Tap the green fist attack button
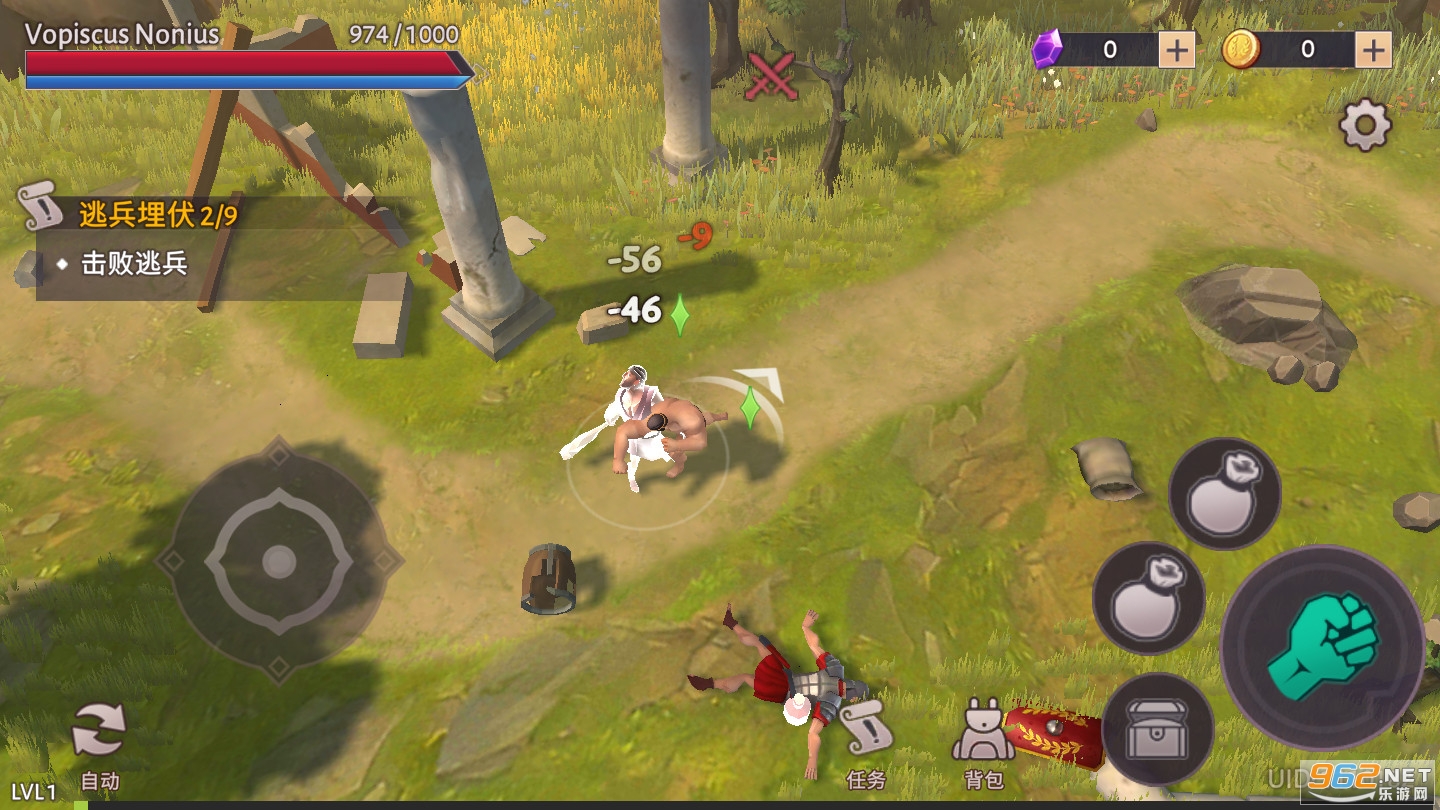Screen dimensions: 1440x810 (x=1322, y=646)
